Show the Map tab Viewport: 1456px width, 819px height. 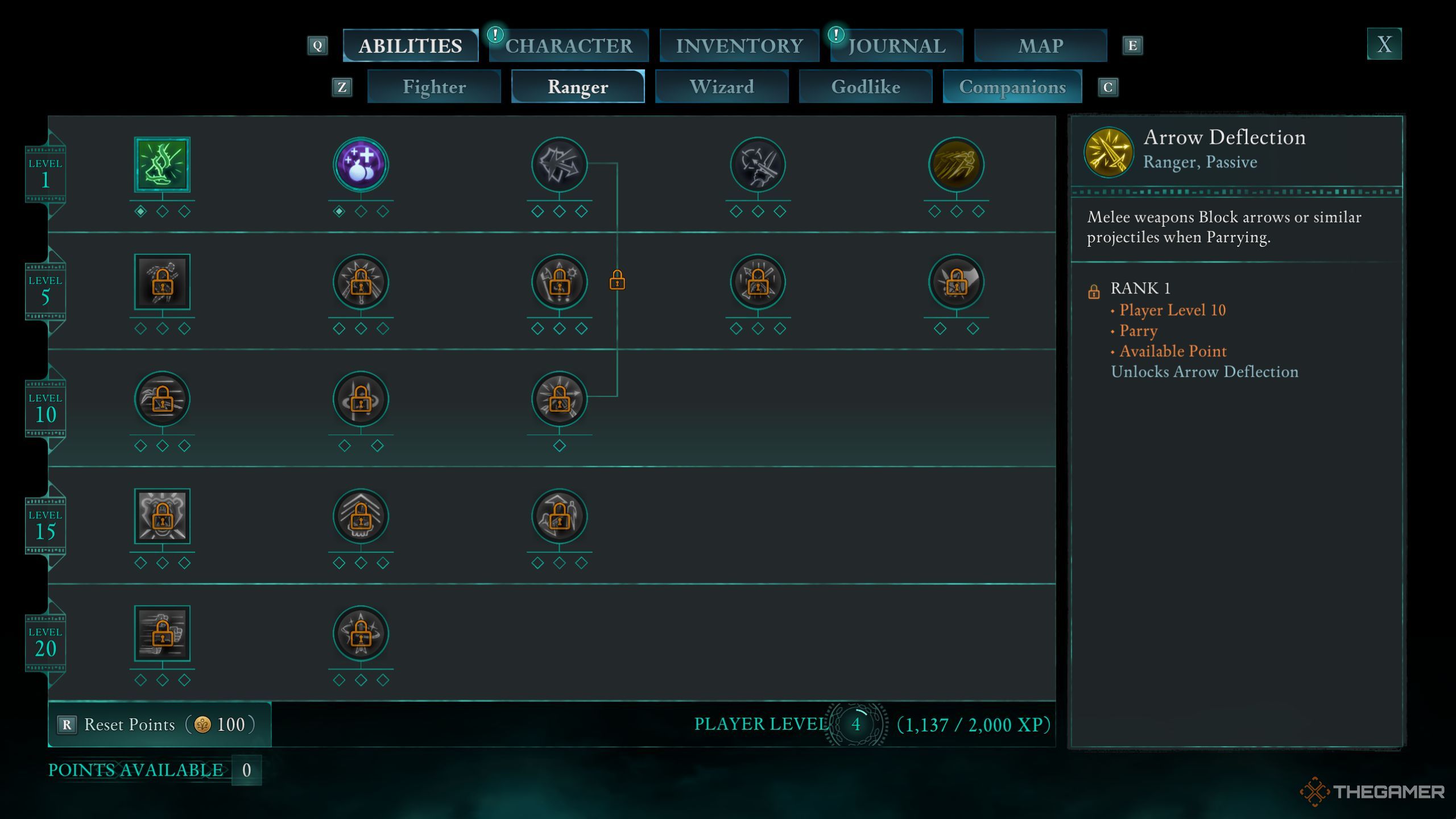1040,45
